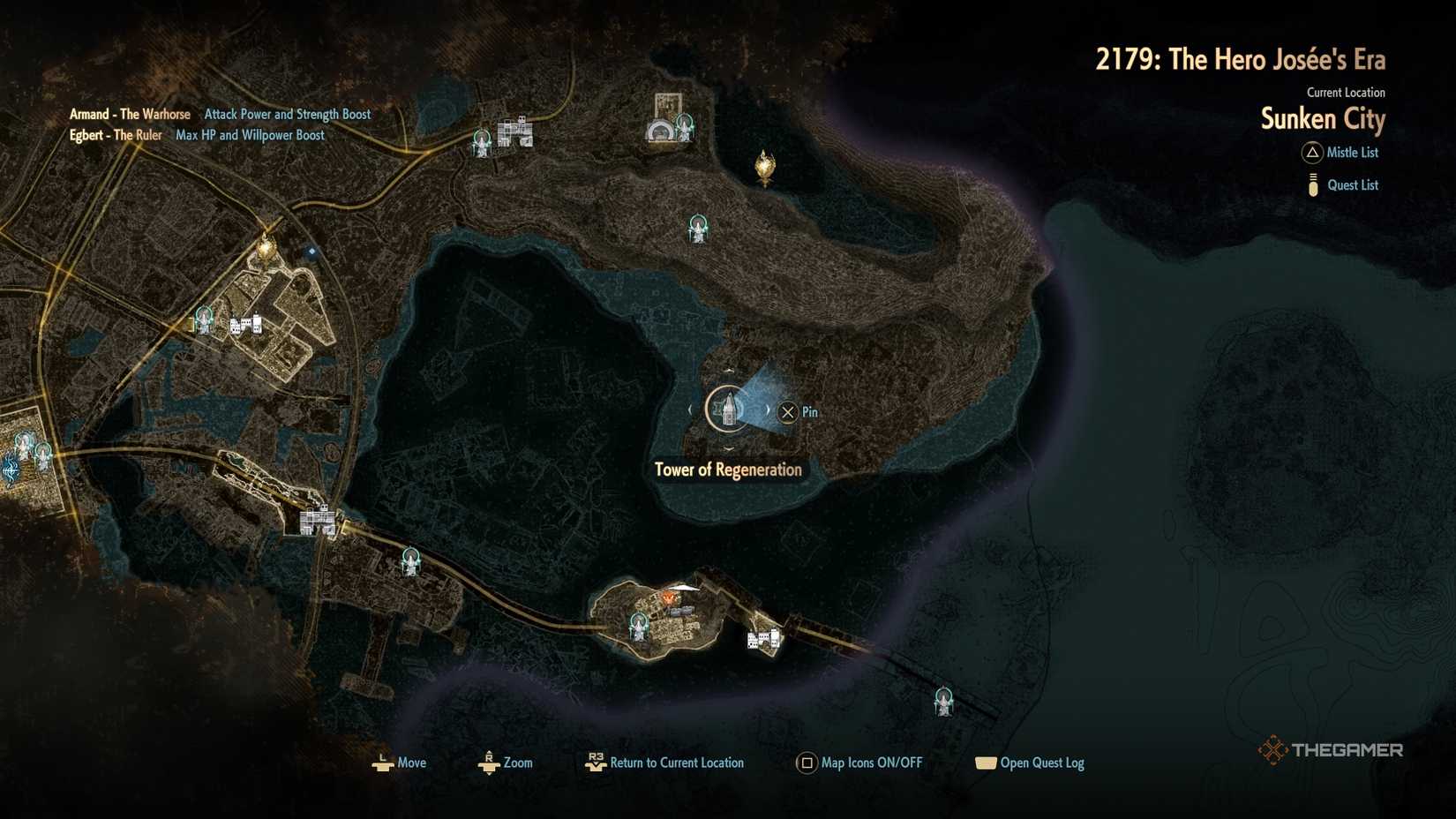The height and width of the screenshot is (819, 1456).
Task: Select Return to Current Location
Action: pos(679,763)
